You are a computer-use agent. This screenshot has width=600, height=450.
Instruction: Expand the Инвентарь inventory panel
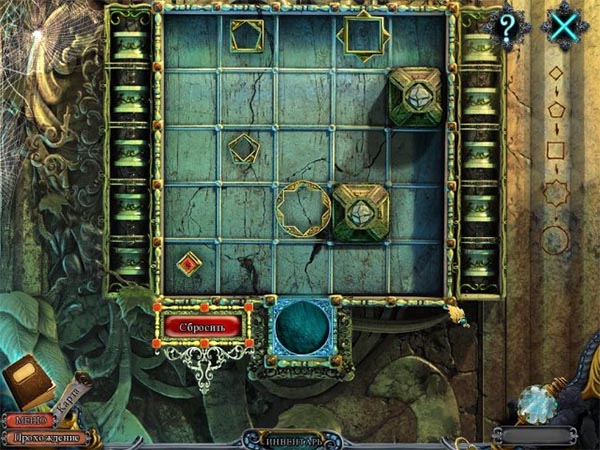(300, 438)
